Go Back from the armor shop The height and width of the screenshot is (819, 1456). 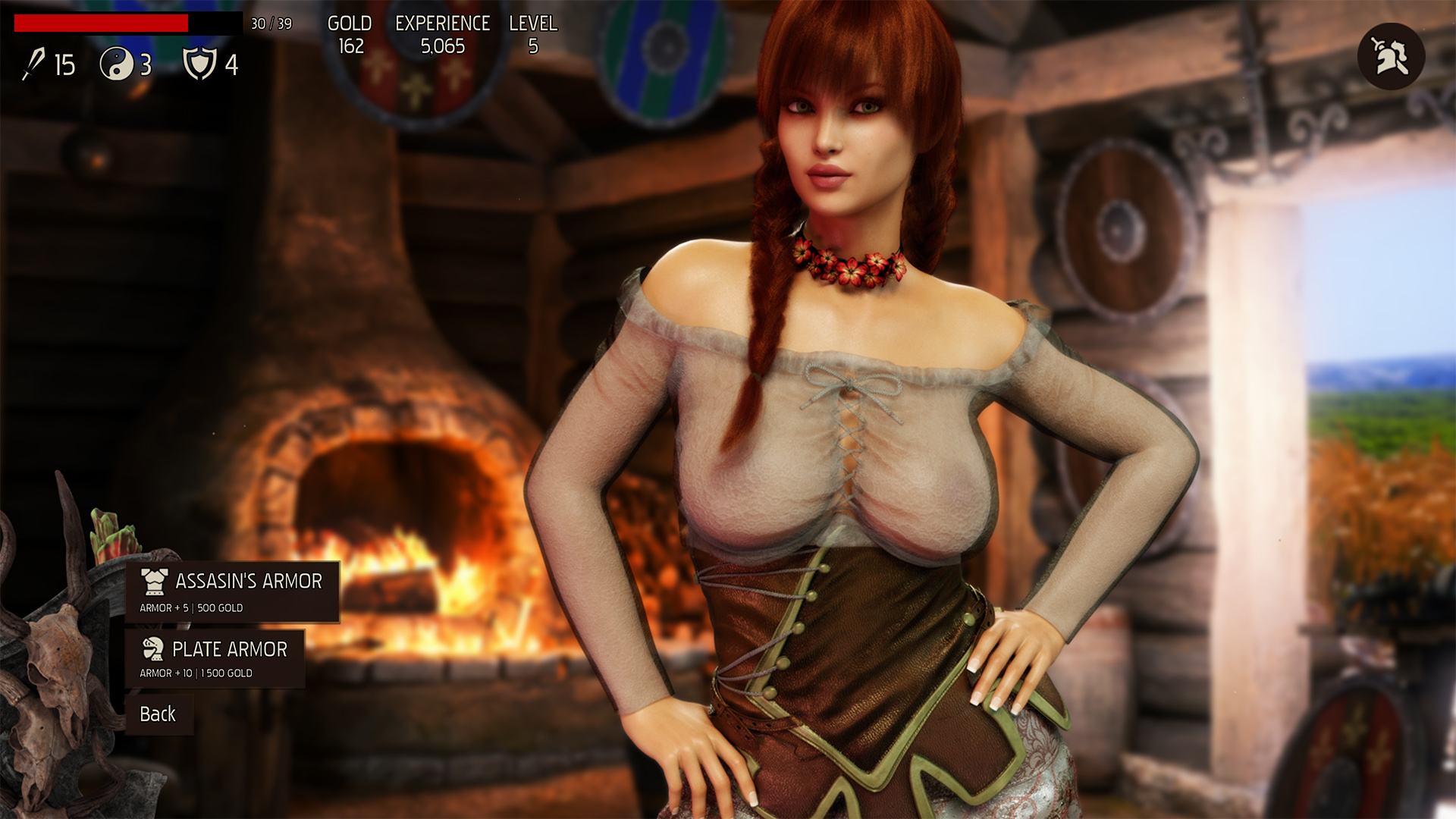click(x=158, y=714)
